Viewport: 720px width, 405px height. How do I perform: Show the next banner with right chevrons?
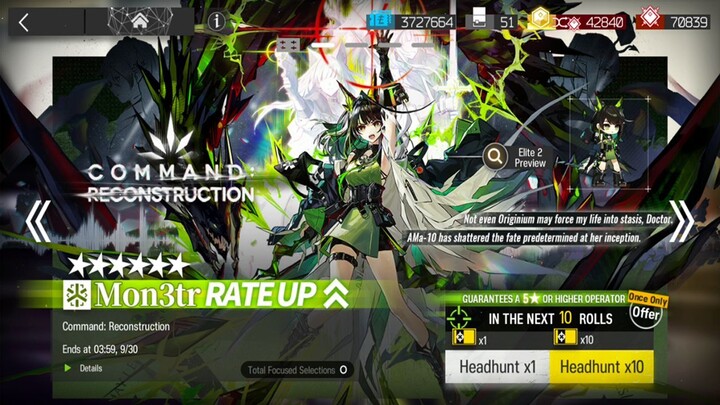coord(682,221)
